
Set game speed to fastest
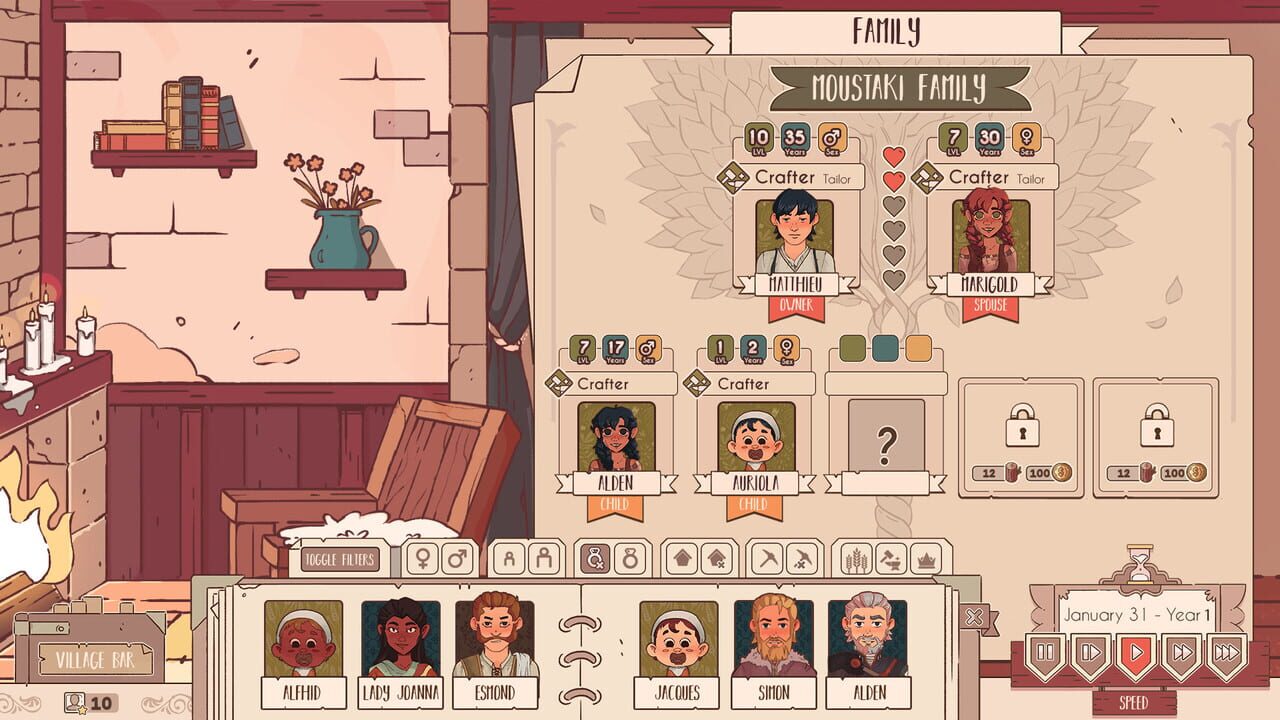click(x=1225, y=652)
